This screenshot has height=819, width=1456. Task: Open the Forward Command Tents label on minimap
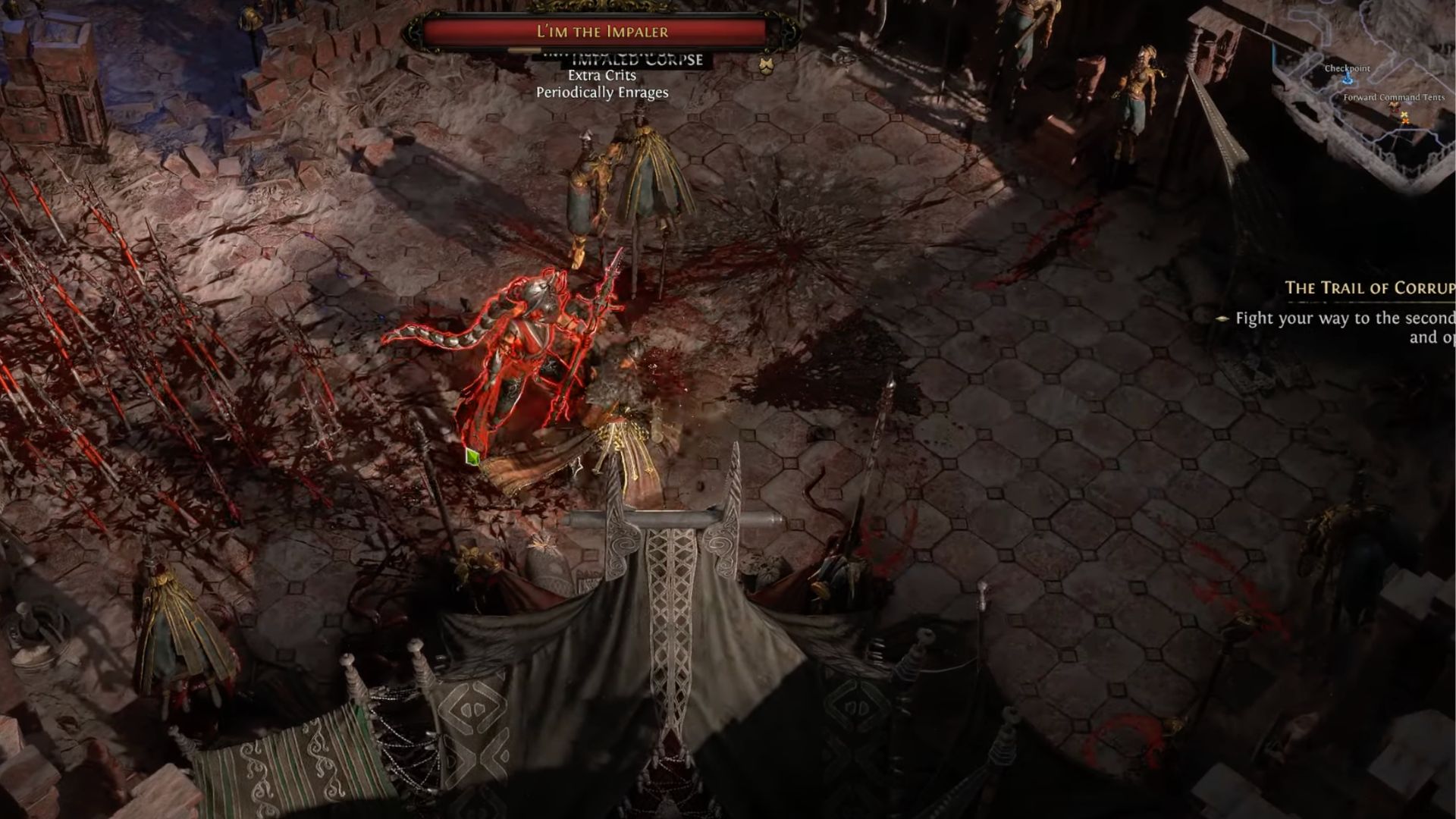(1394, 98)
